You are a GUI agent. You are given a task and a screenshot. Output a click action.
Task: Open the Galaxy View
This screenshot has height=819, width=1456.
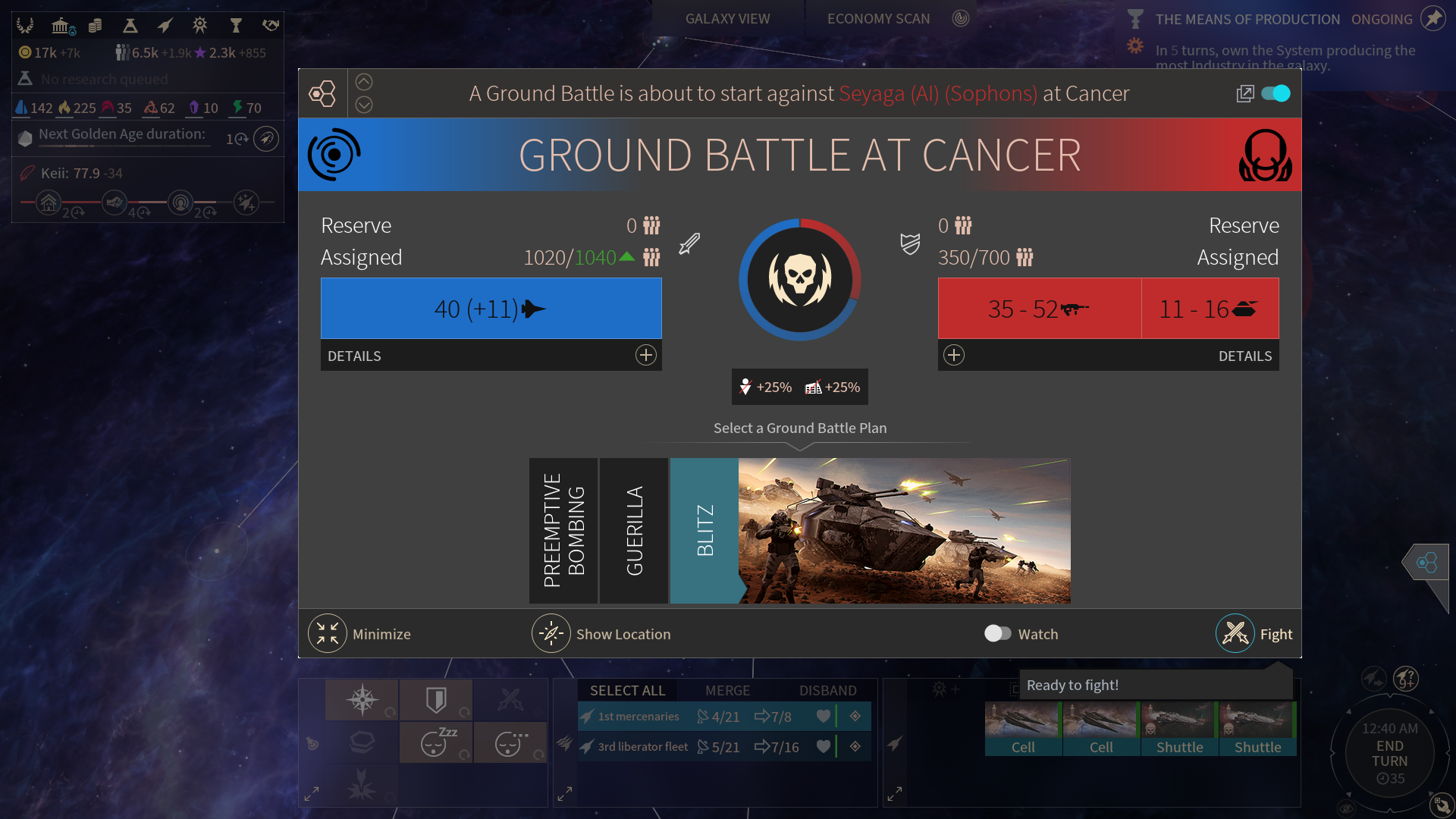[x=727, y=19]
